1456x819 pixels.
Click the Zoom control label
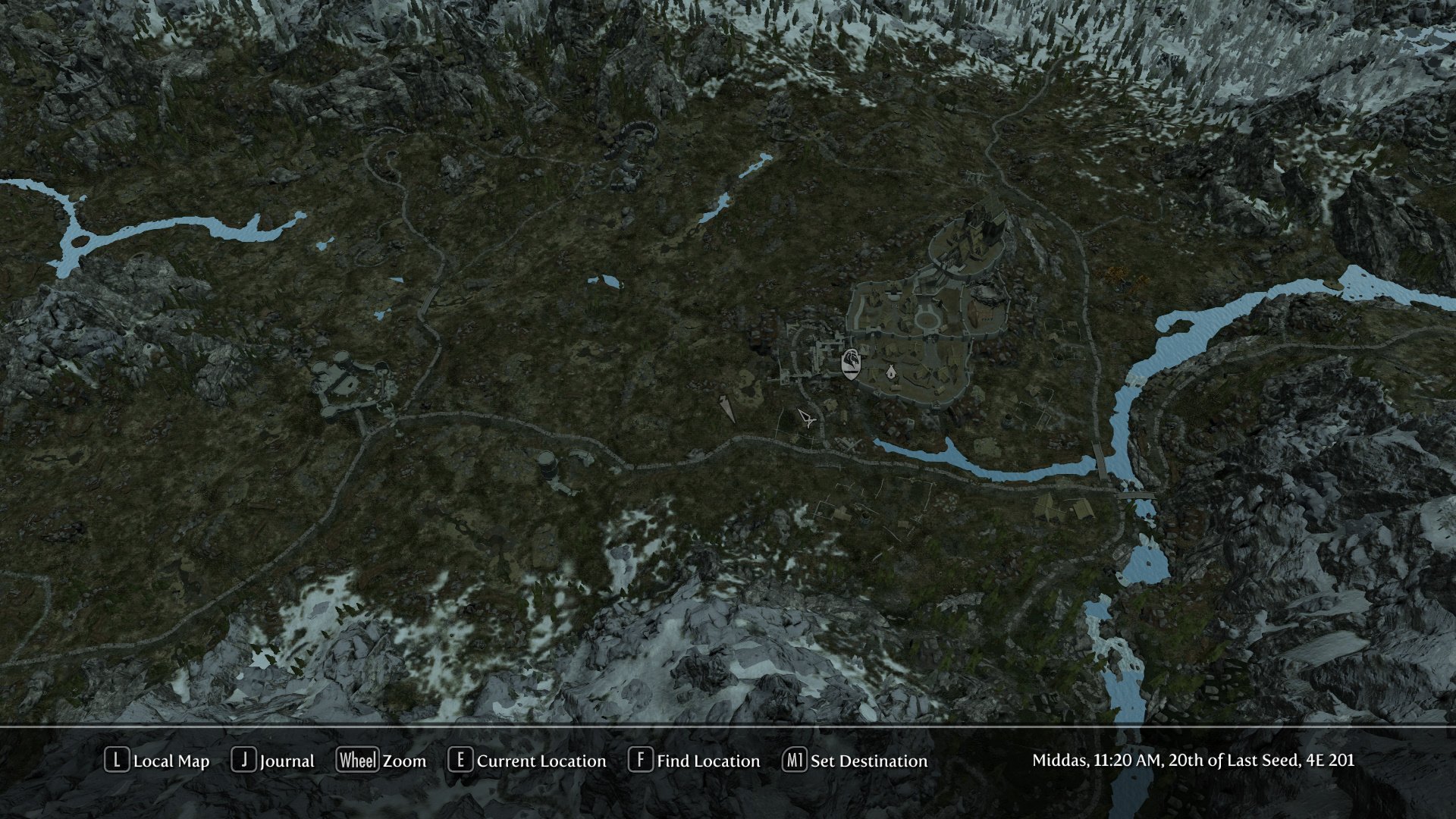point(381,761)
